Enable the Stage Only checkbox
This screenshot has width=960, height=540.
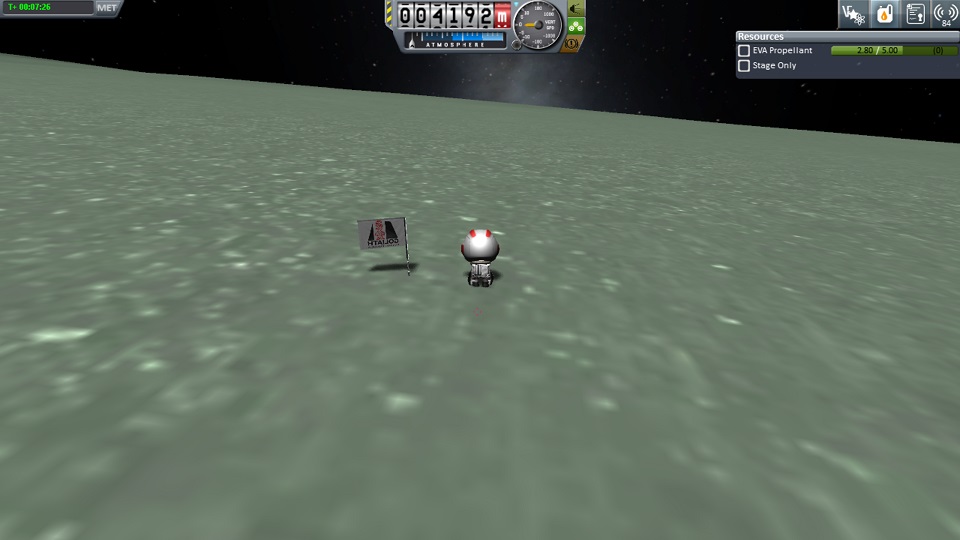click(744, 66)
